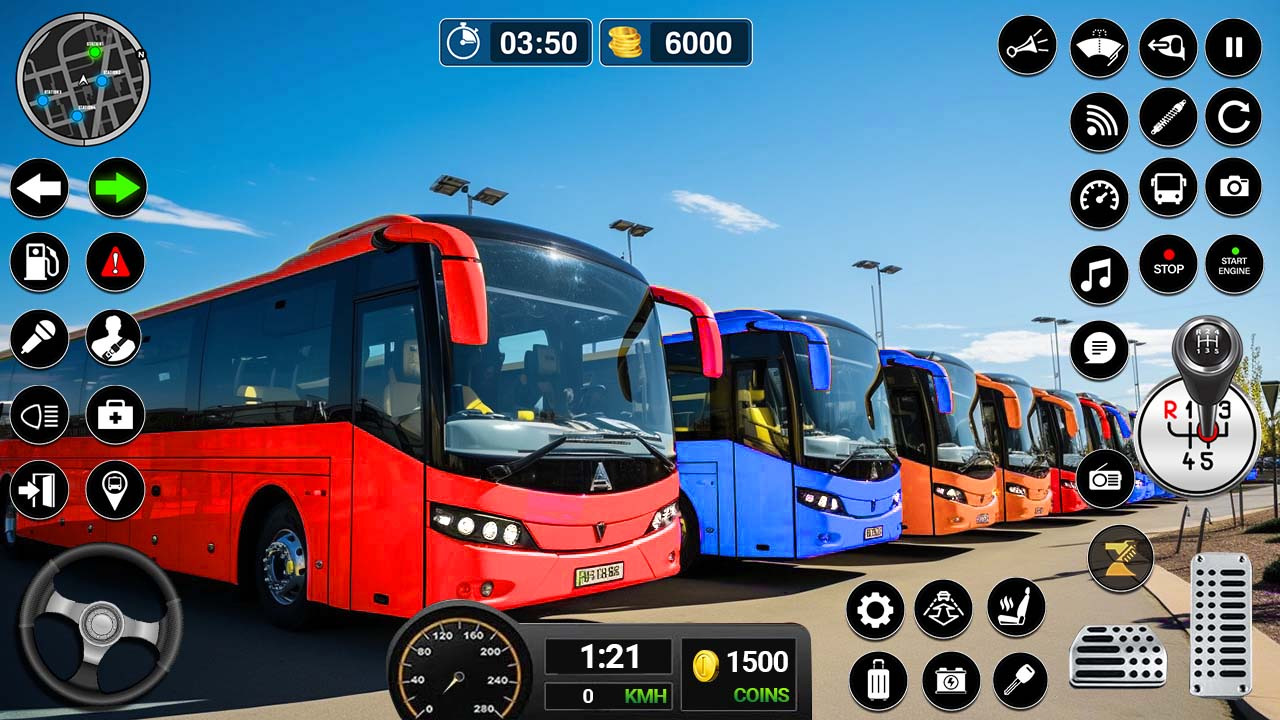Activate the windshield wipers
This screenshot has width=1280, height=720.
coord(1098,47)
